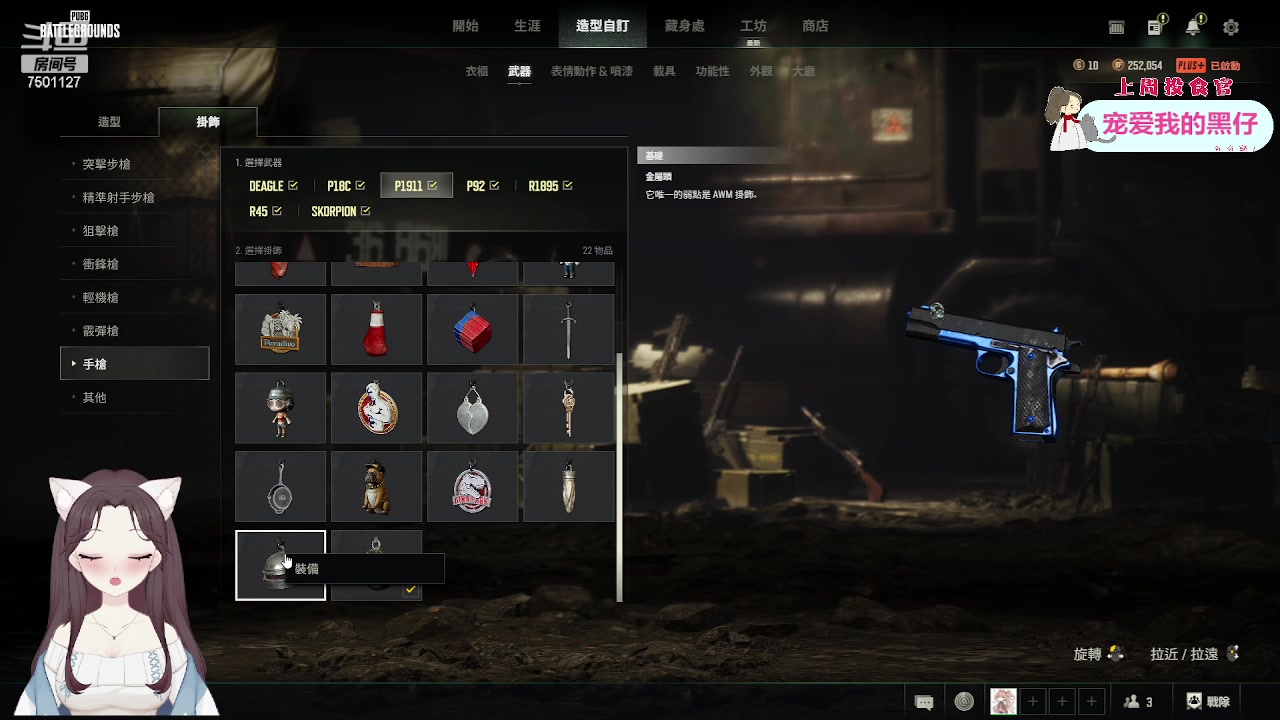Select the DEAGLE weapon
Image resolution: width=1280 pixels, height=720 pixels.
(x=273, y=186)
